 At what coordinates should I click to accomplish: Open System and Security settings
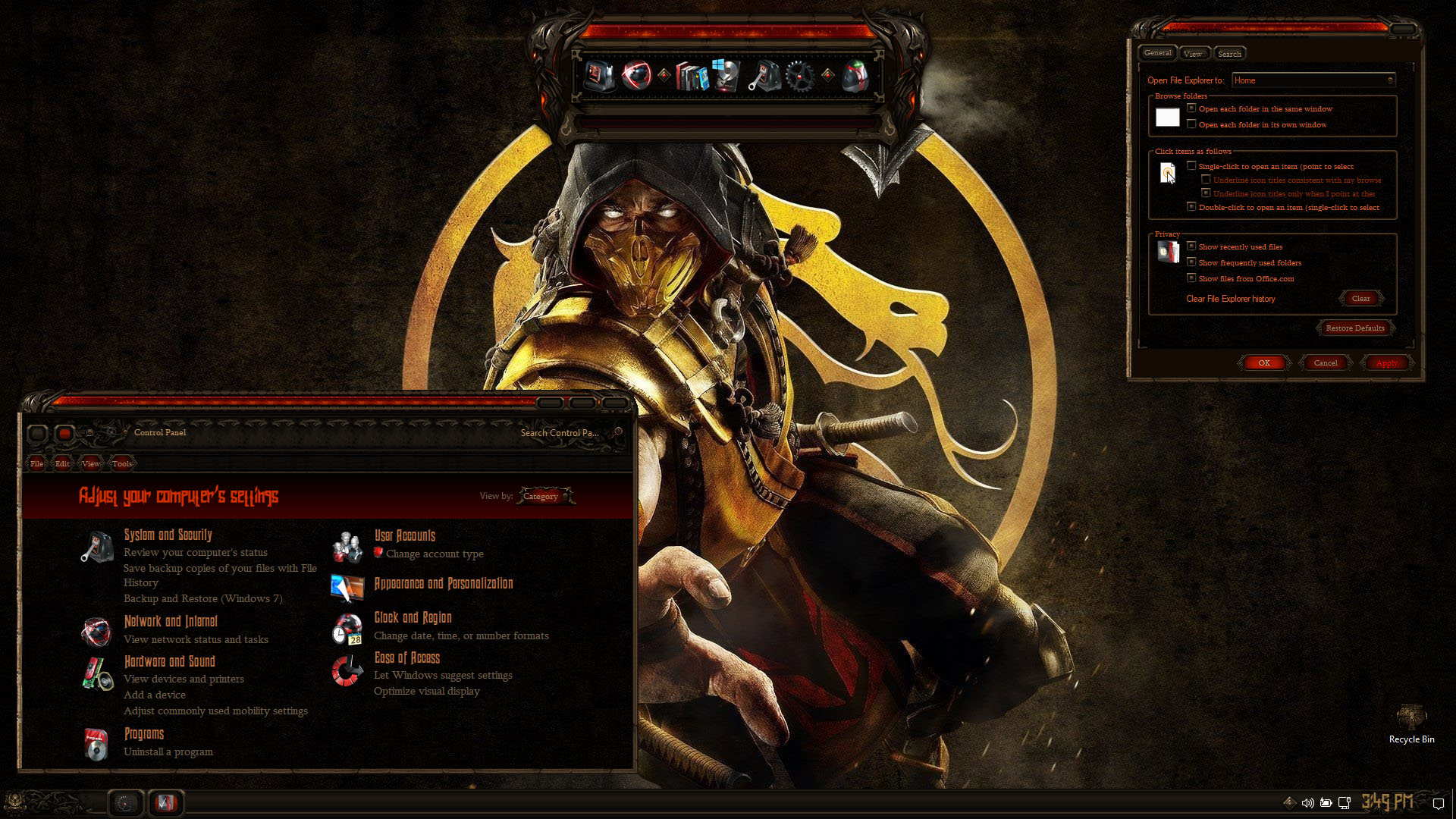[x=168, y=535]
